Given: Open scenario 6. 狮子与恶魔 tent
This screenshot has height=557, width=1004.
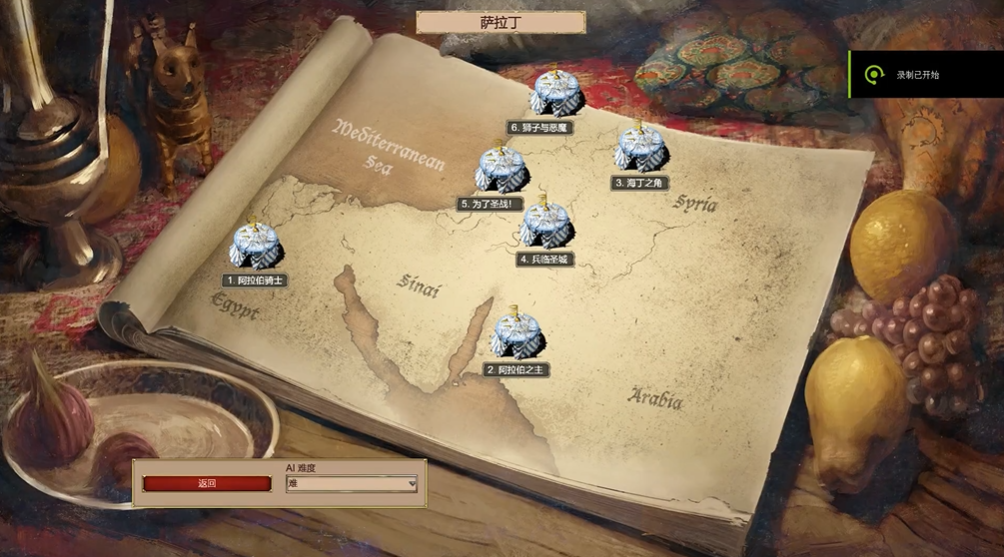Looking at the screenshot, I should coord(555,94).
